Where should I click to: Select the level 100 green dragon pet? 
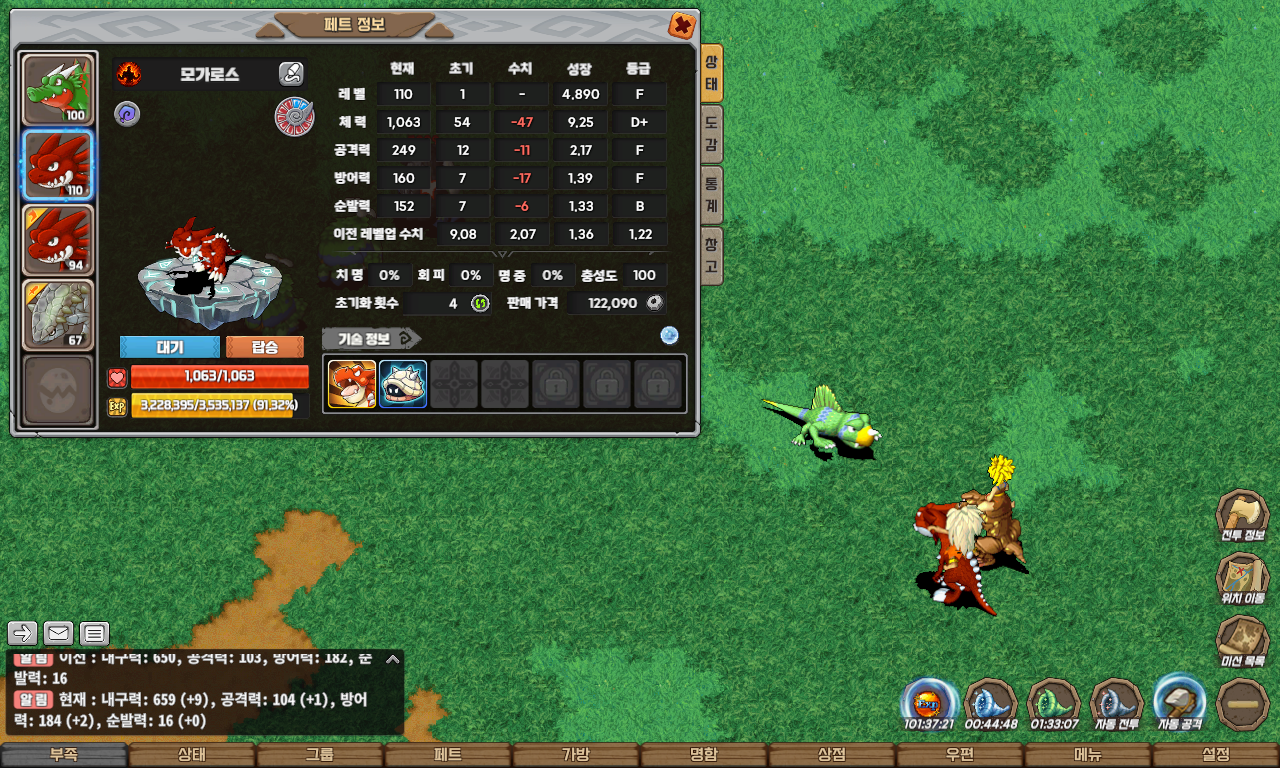click(58, 91)
